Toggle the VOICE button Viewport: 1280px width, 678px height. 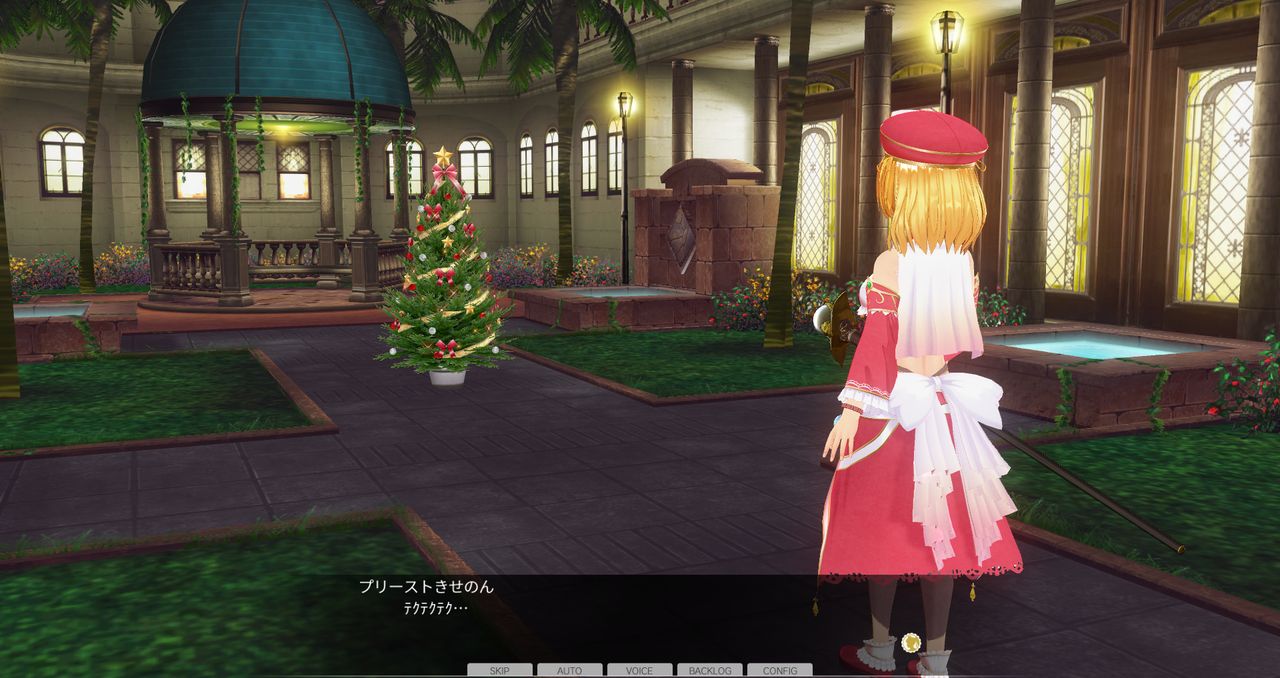point(640,670)
